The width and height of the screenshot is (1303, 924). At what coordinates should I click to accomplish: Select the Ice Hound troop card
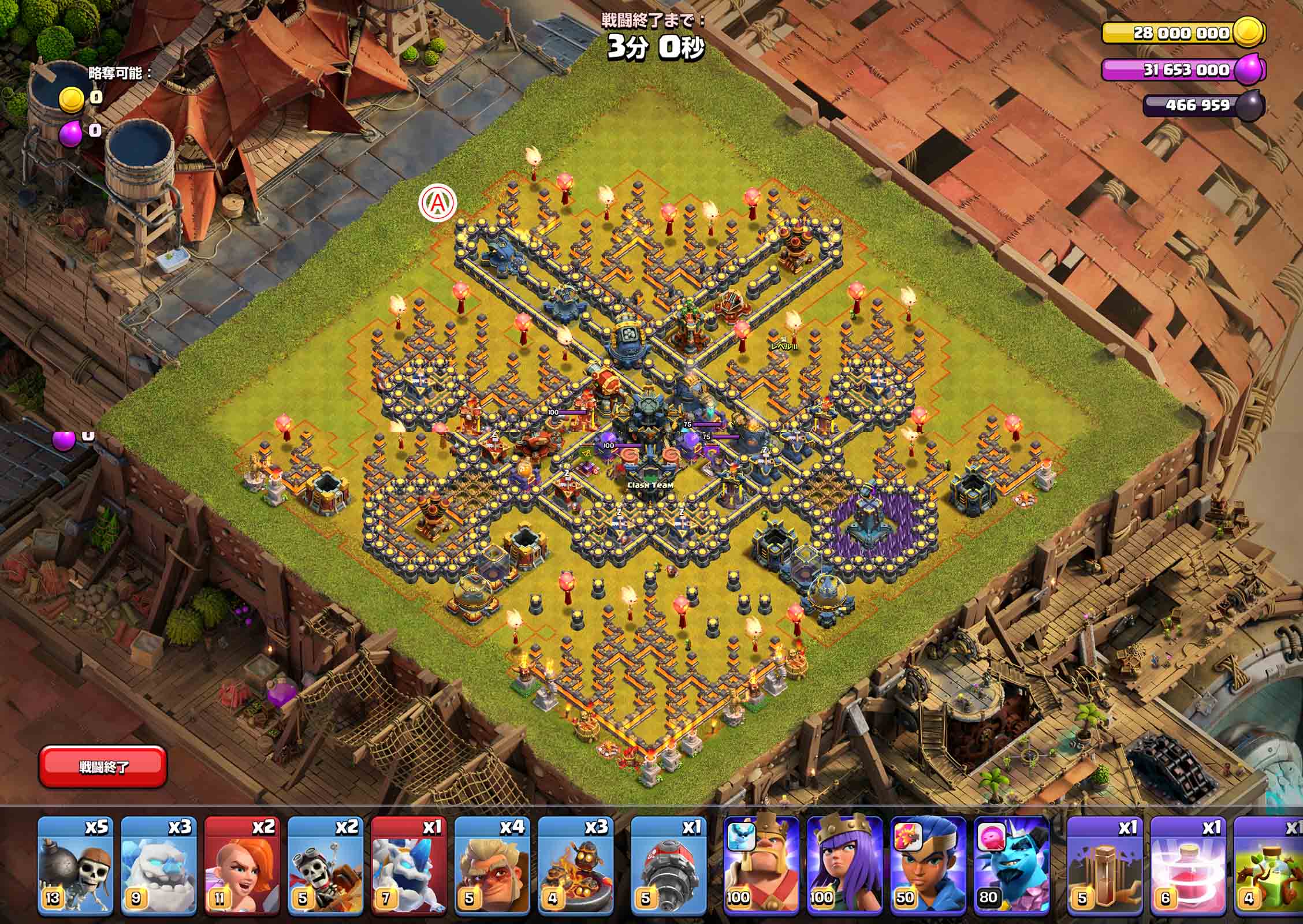408,866
